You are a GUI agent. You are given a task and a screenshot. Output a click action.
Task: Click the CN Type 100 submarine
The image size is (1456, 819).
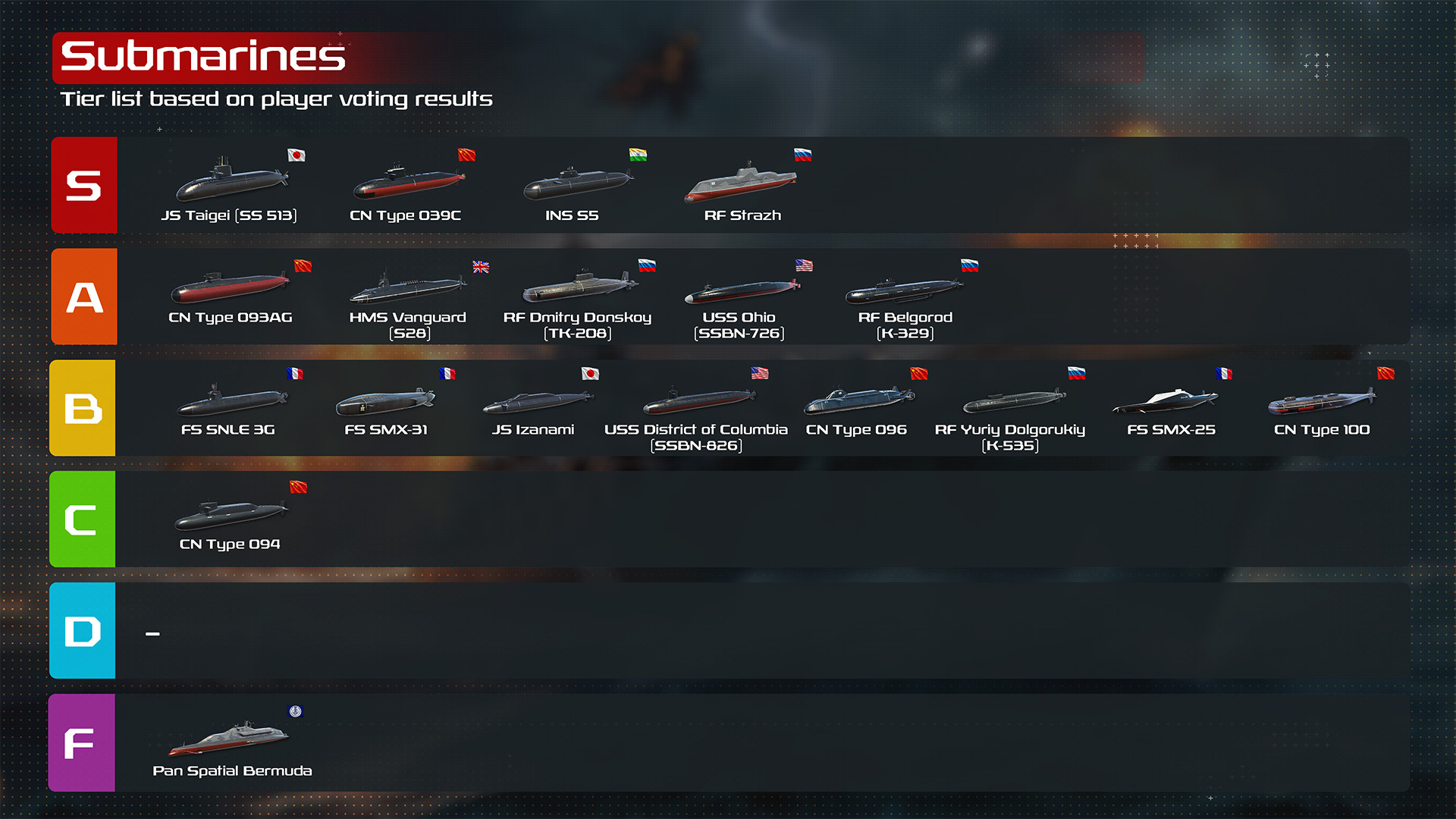[1322, 402]
